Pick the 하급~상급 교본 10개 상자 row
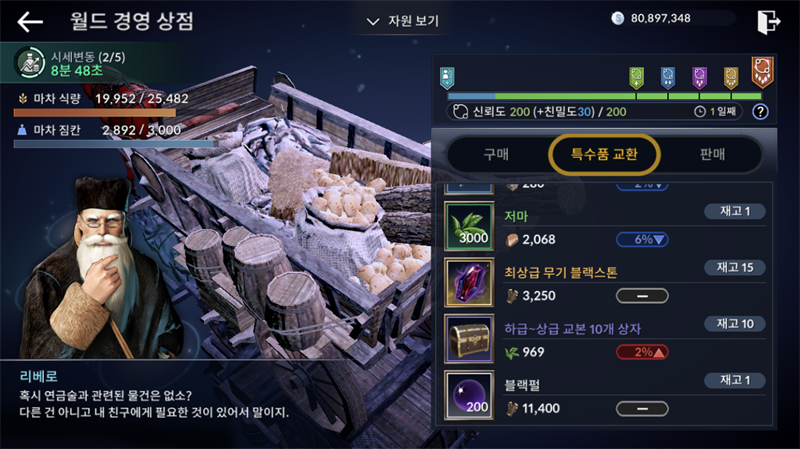The height and width of the screenshot is (449, 800). [608, 339]
